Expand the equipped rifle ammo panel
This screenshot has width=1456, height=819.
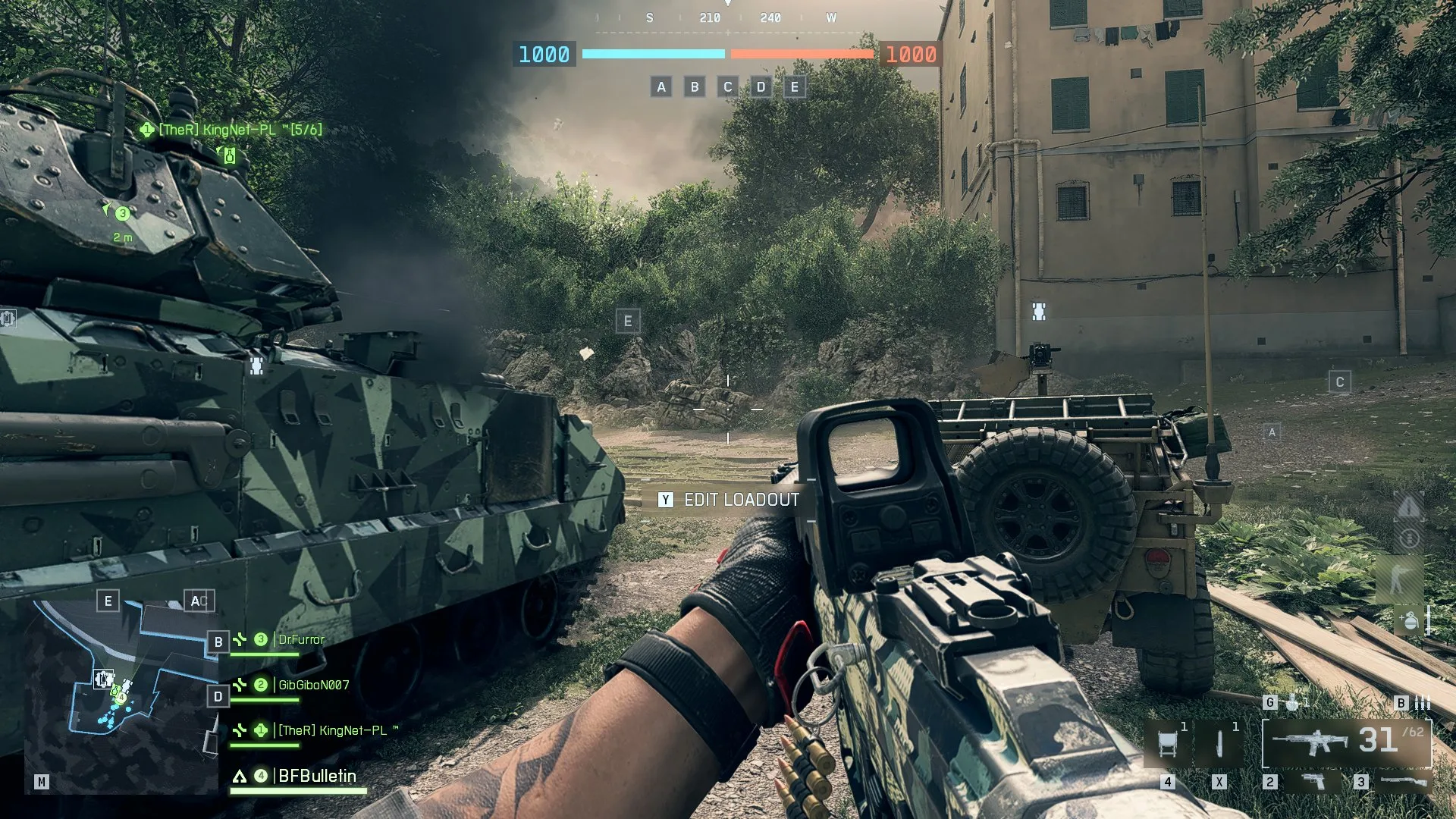1310,742
